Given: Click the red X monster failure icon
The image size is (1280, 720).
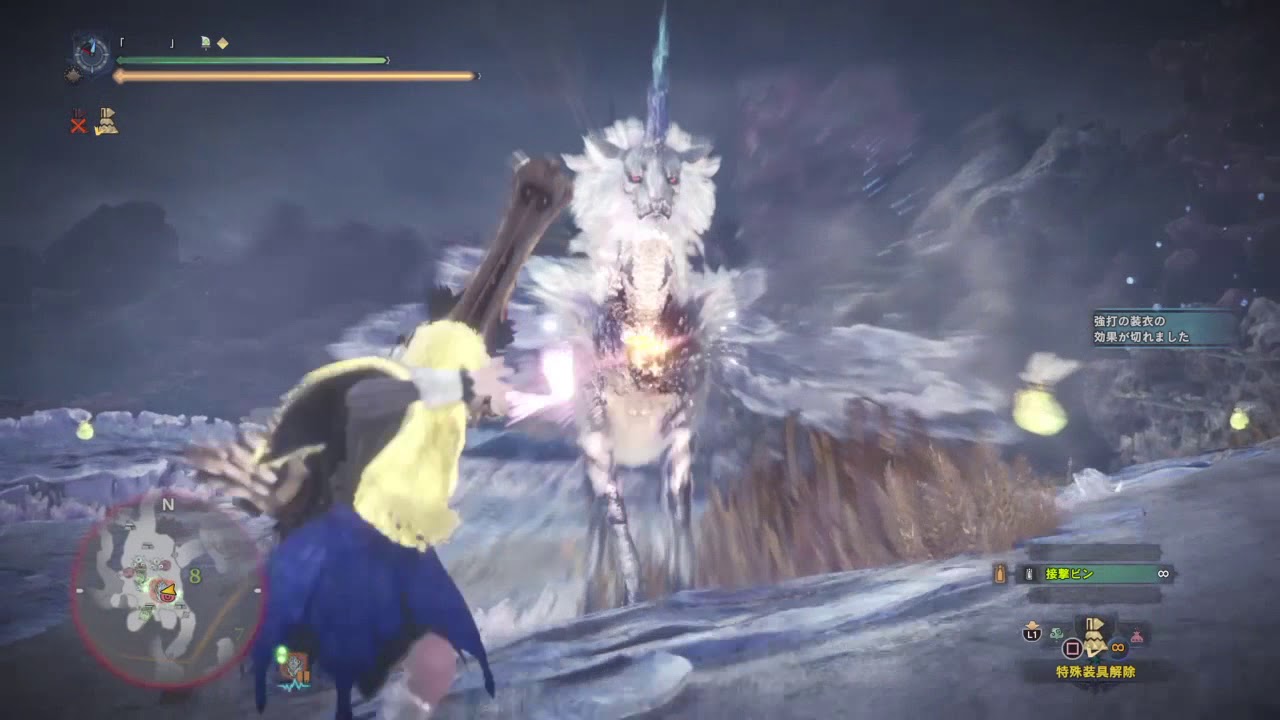Looking at the screenshot, I should (77, 122).
